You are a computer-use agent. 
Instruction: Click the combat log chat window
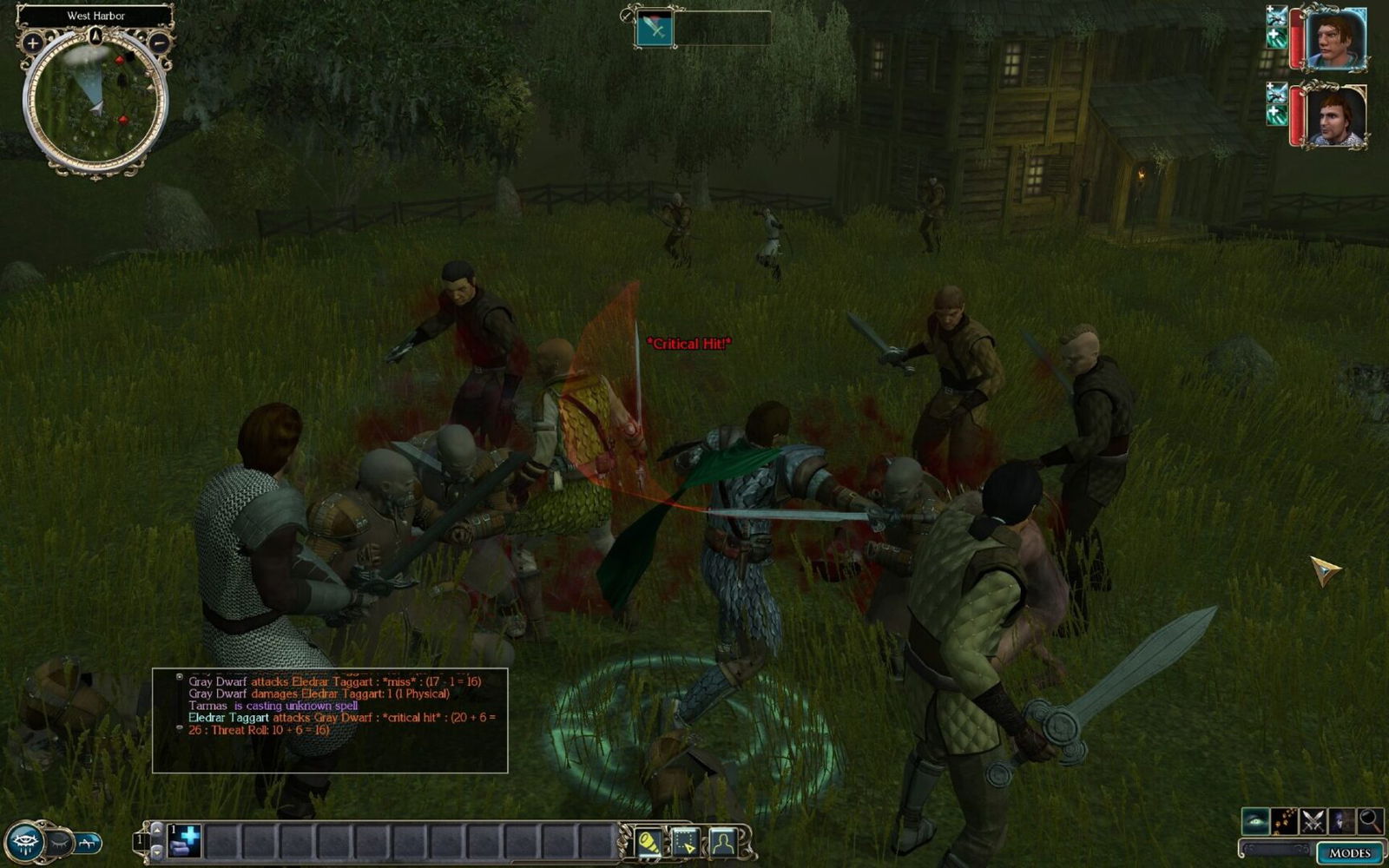[x=330, y=720]
